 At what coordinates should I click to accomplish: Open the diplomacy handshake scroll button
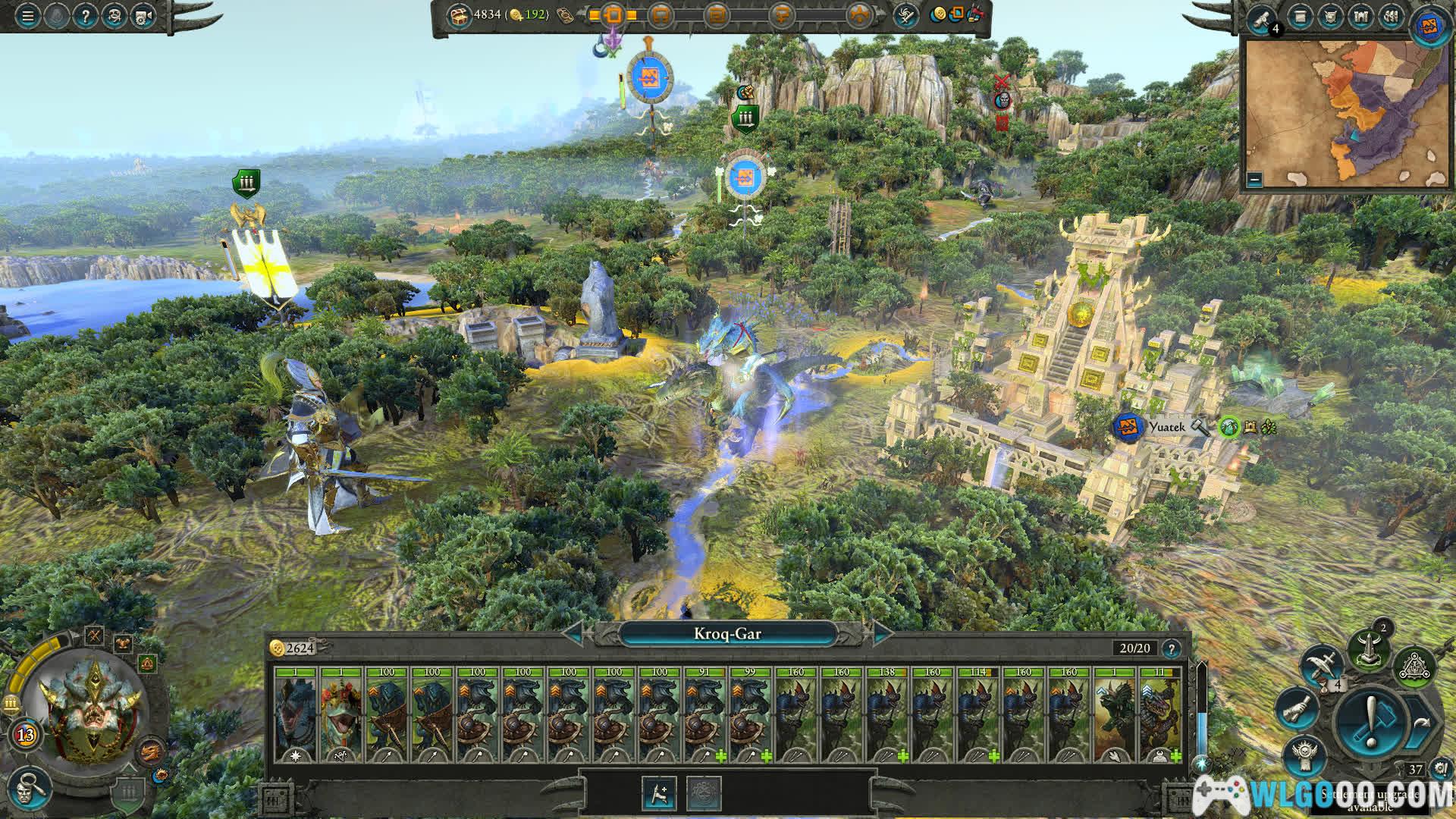point(1298,708)
